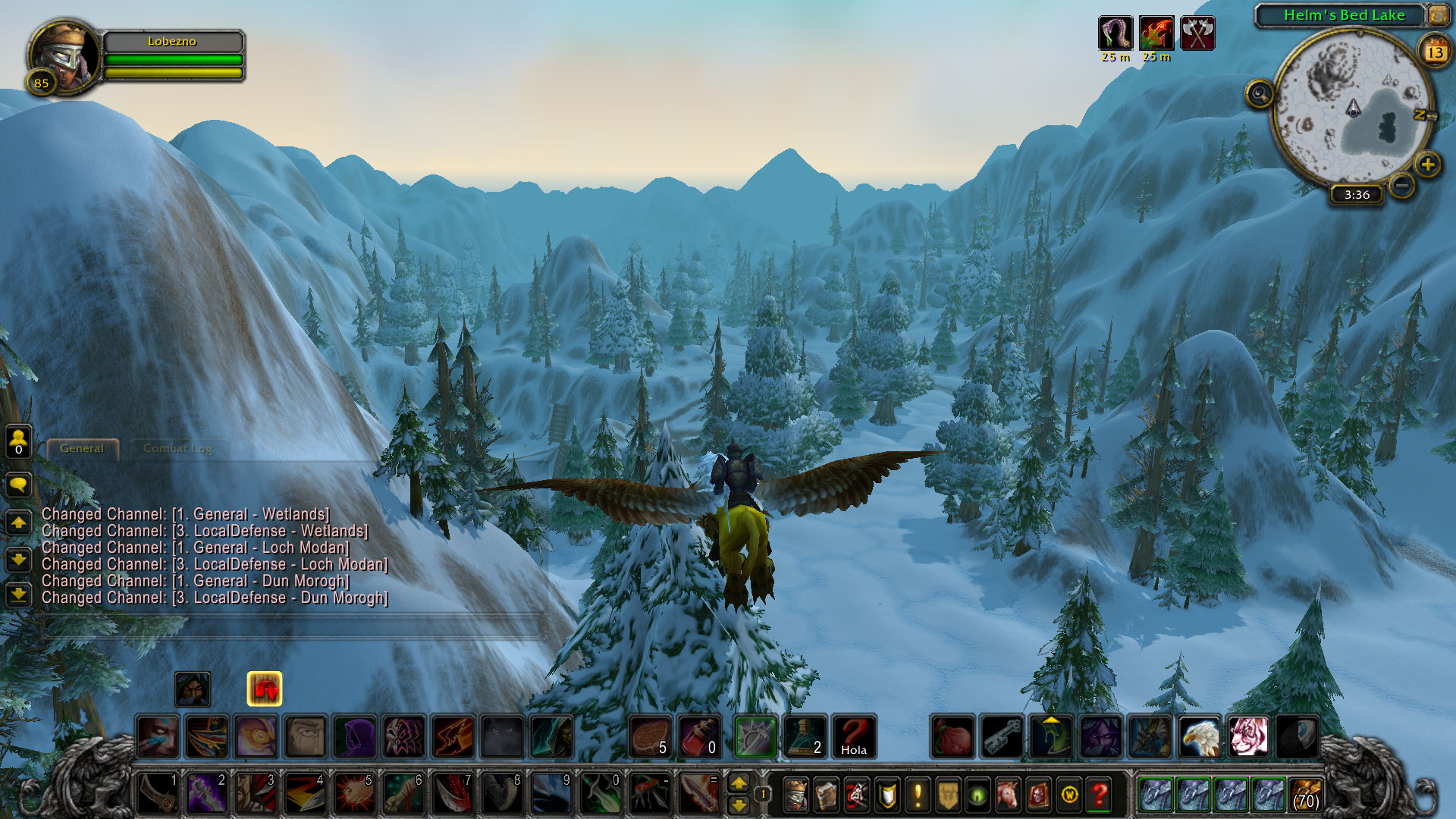
Task: Open the calendar showing day 13
Action: coord(1435,52)
